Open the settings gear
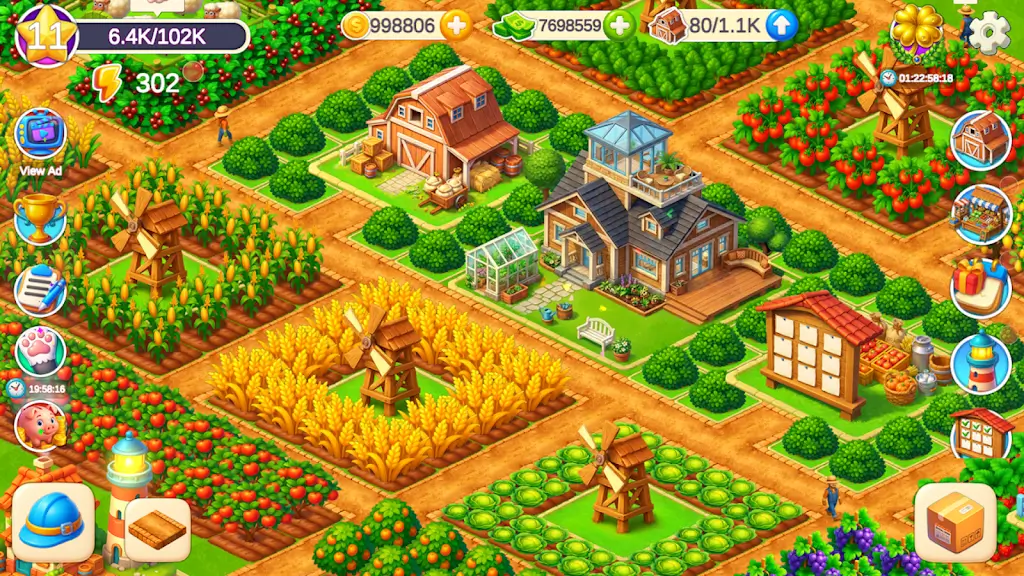The height and width of the screenshot is (576, 1024). 989,34
